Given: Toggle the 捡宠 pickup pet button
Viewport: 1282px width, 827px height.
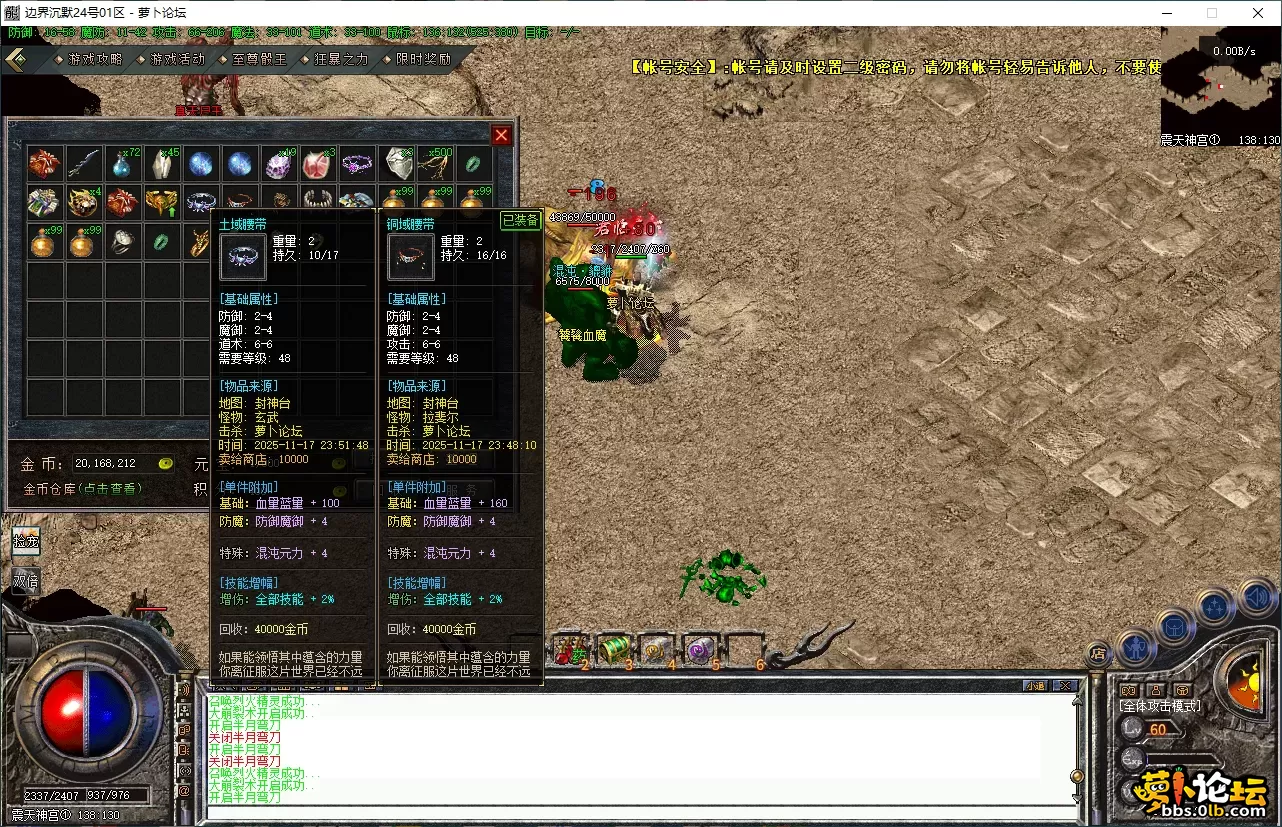Looking at the screenshot, I should (x=26, y=541).
